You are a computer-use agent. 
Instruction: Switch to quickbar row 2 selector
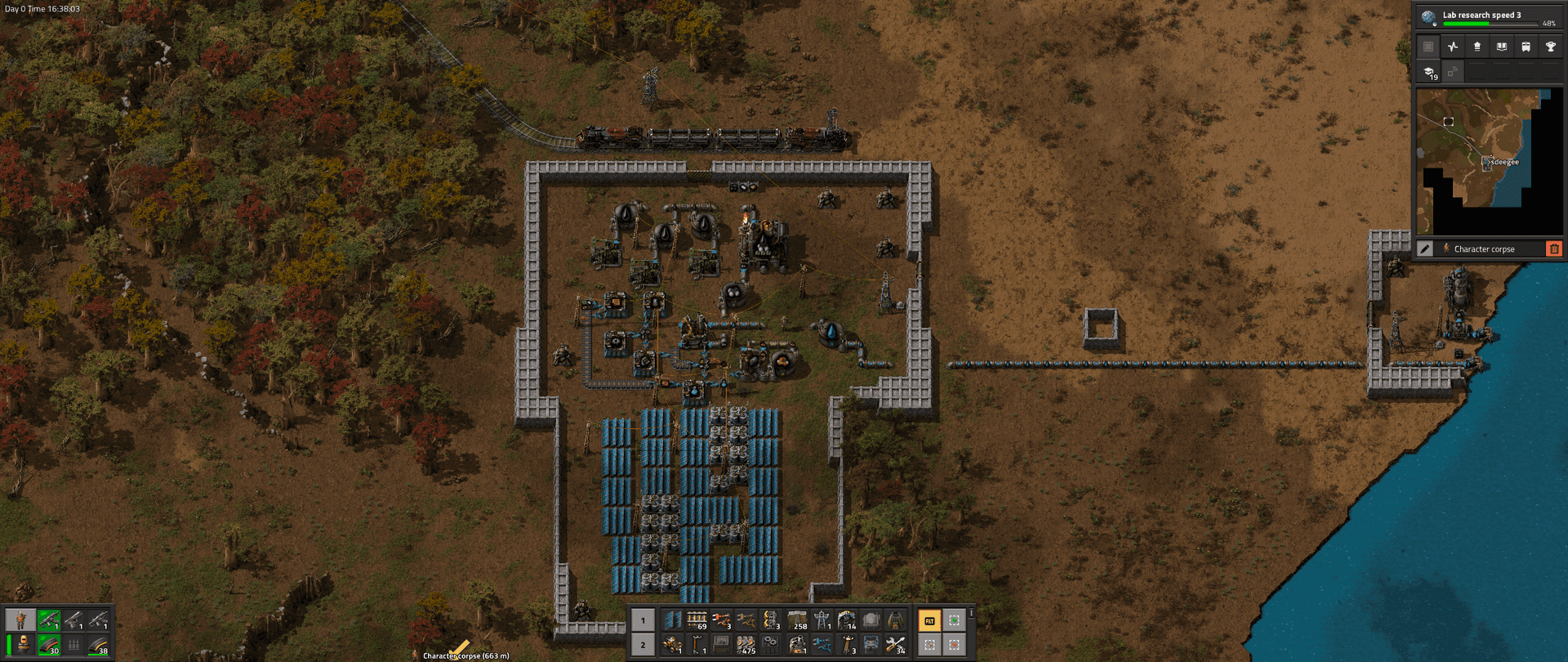click(643, 646)
